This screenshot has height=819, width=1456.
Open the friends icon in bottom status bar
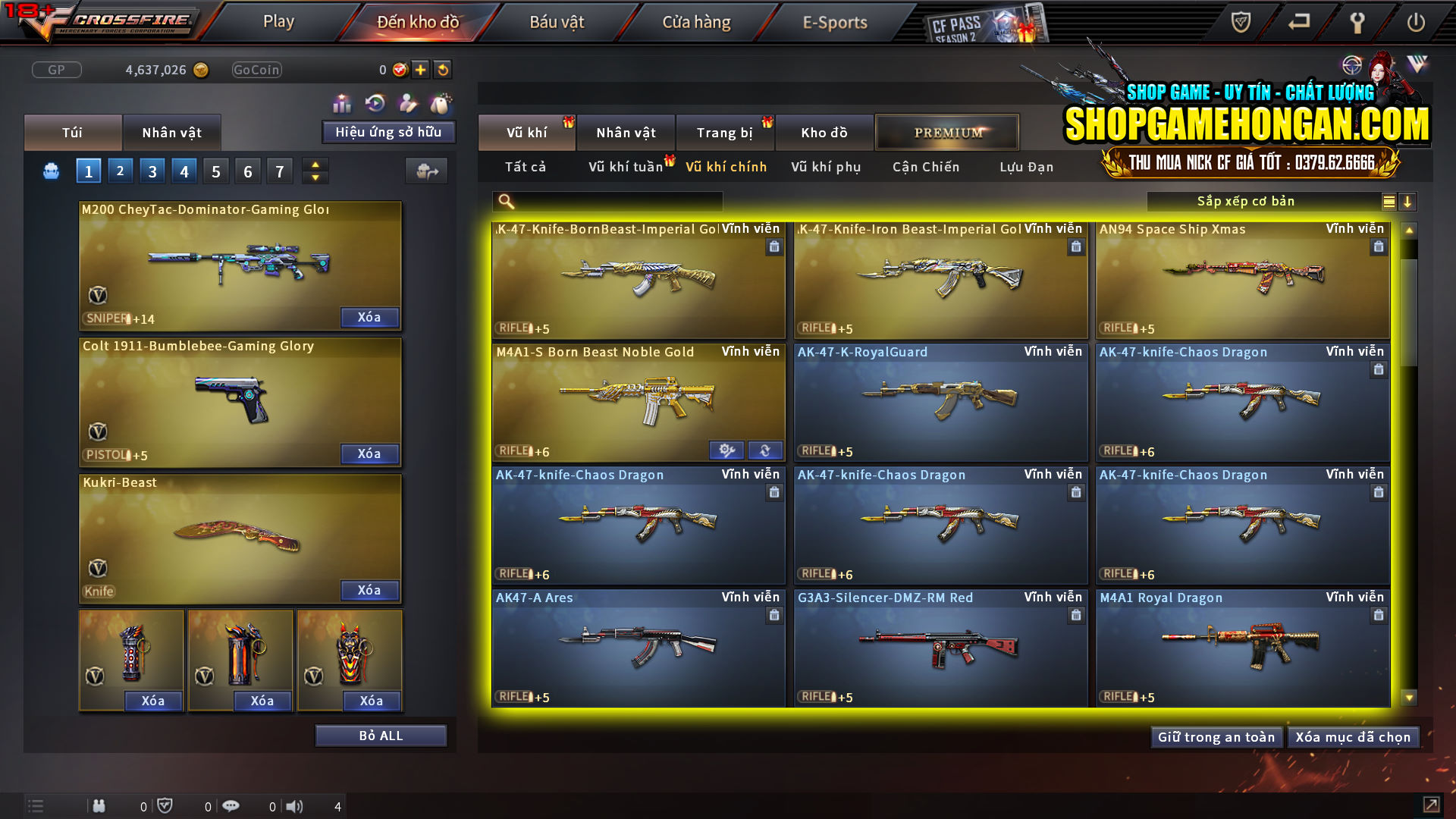99,806
